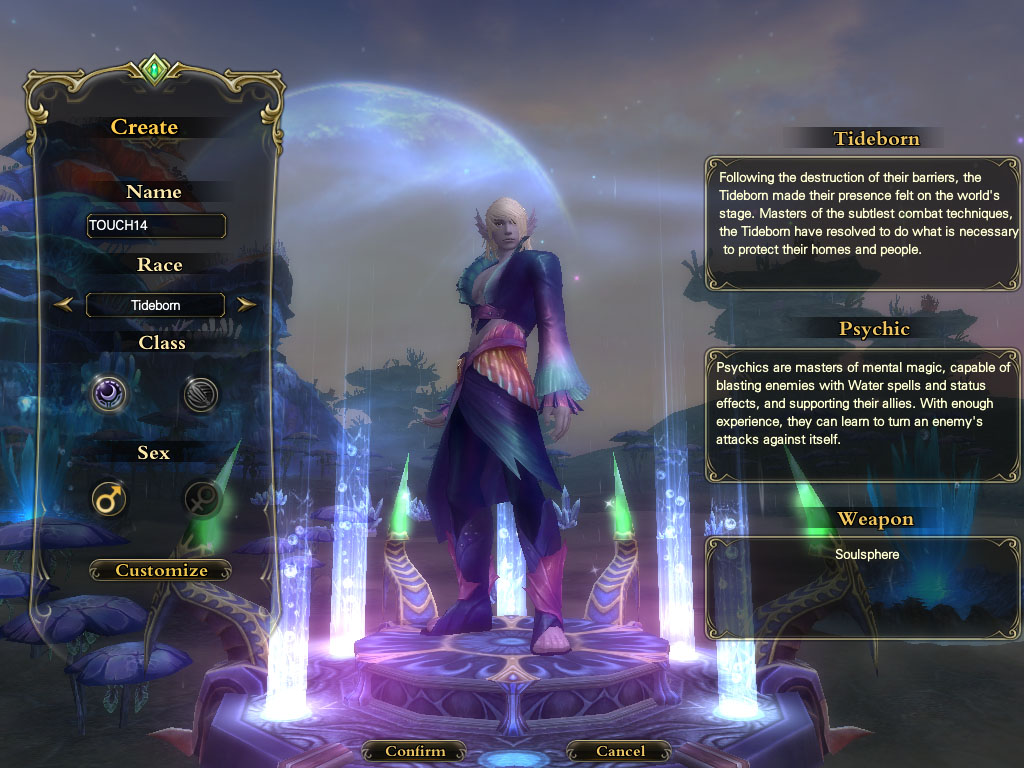The width and height of the screenshot is (1024, 768).
Task: Click the character Name input field
Action: [x=156, y=226]
